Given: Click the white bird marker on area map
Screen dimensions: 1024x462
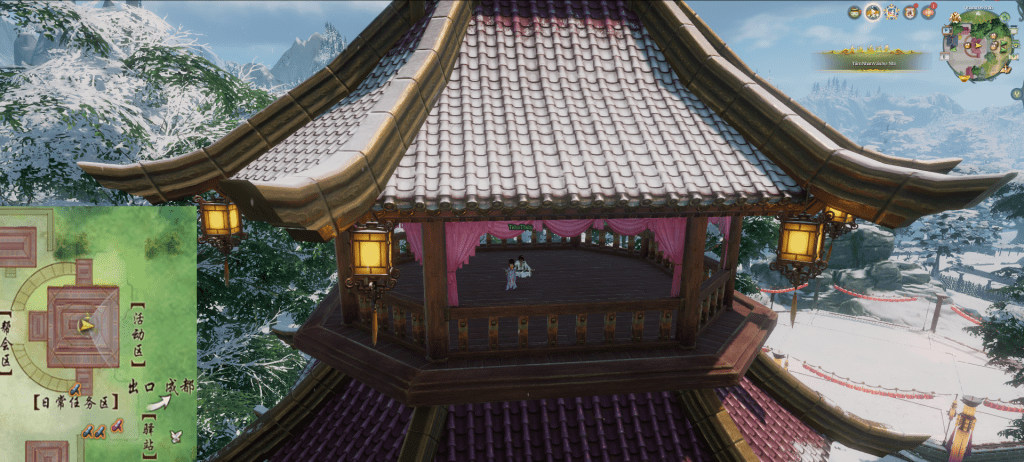Looking at the screenshot, I should point(177,436).
